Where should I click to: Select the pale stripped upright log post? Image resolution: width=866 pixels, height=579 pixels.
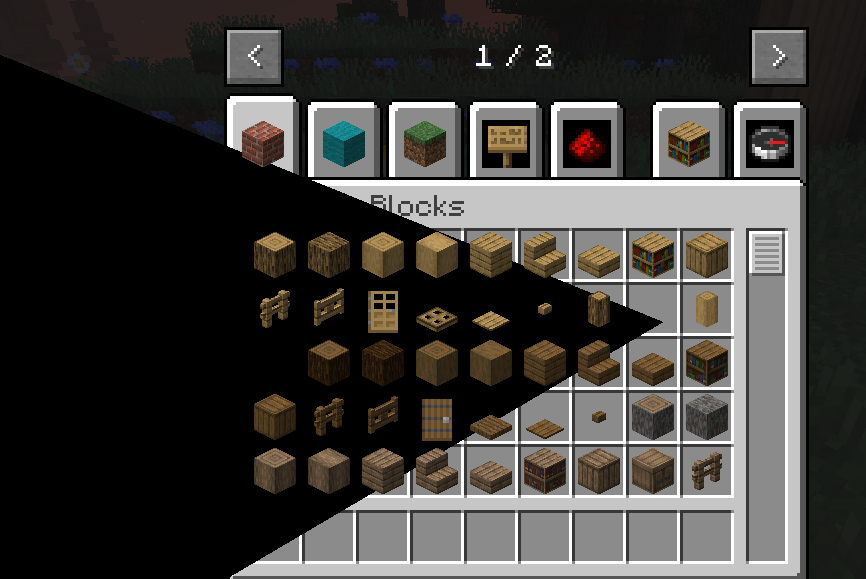pos(707,310)
